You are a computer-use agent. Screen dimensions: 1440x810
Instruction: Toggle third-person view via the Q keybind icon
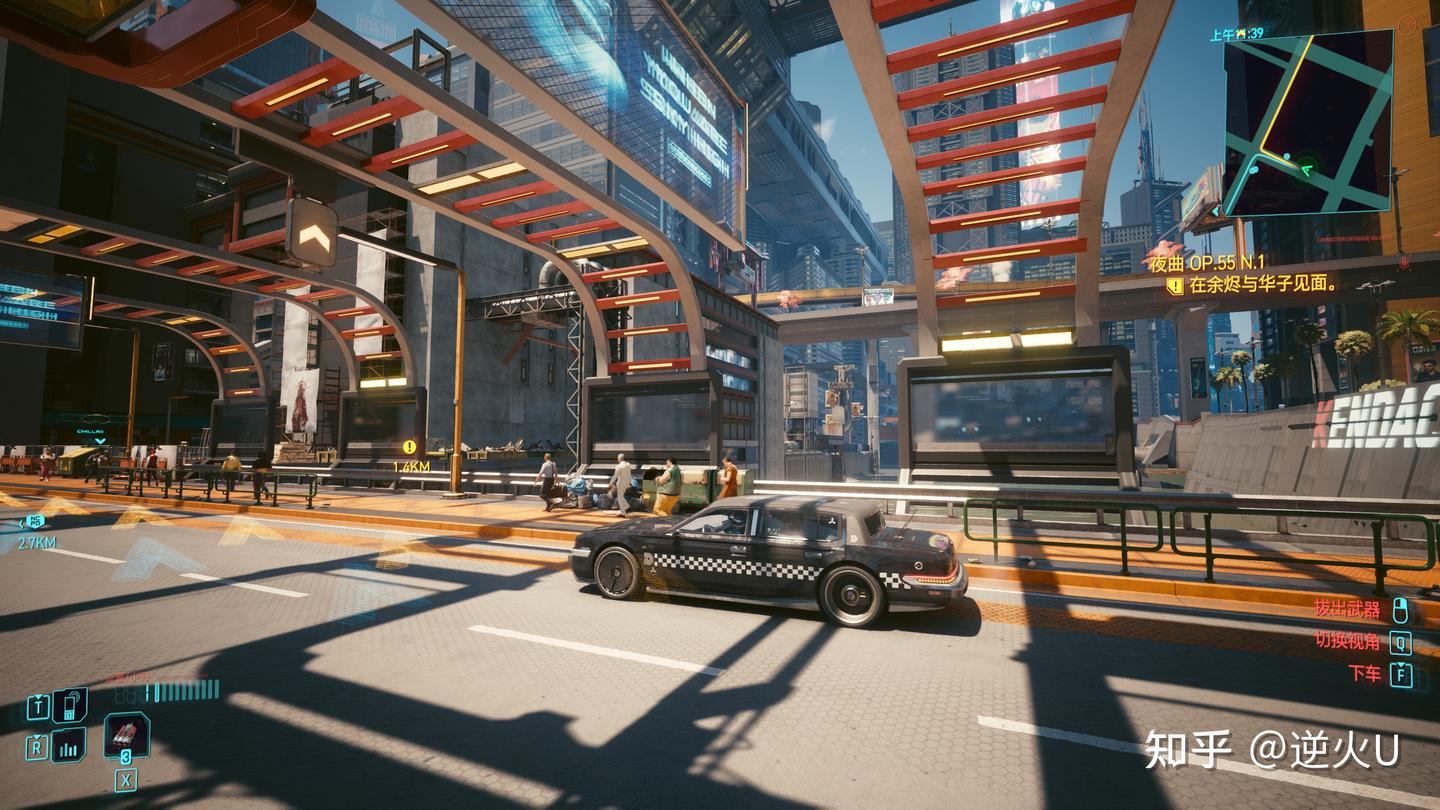[1401, 643]
